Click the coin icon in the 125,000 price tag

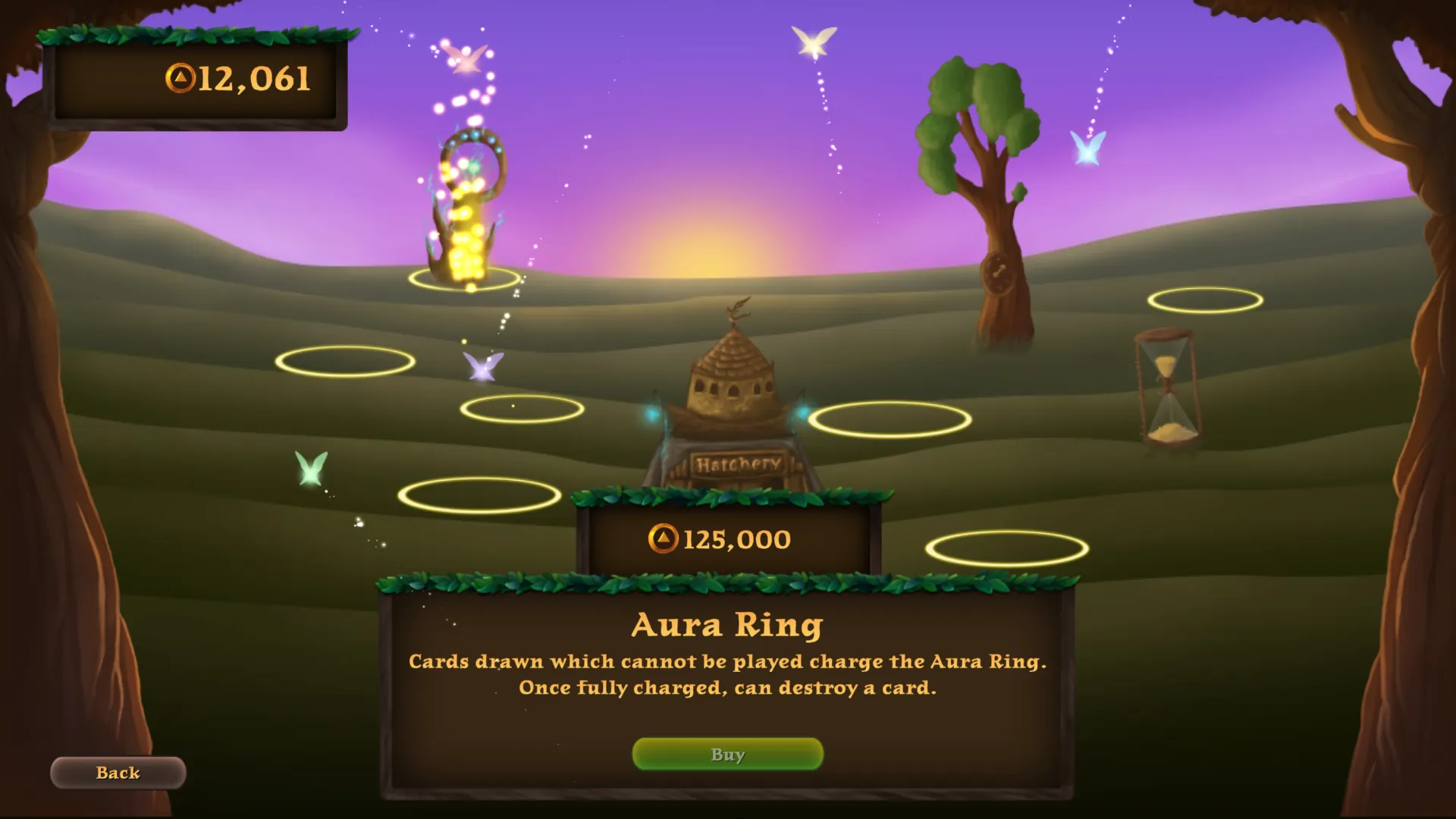(x=664, y=538)
